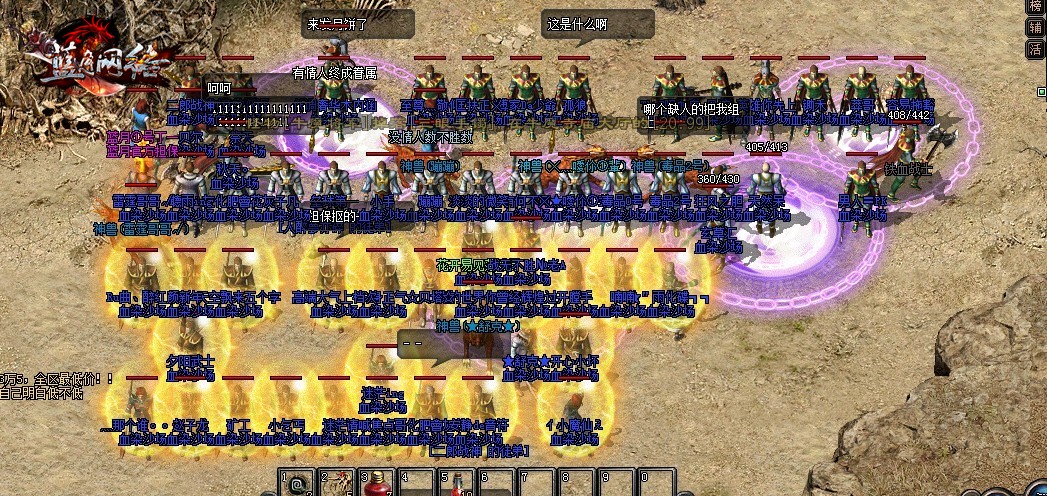The height and width of the screenshot is (496, 1047).
Task: Use the spiral scroll in hotbar slot 1
Action: coord(296,486)
